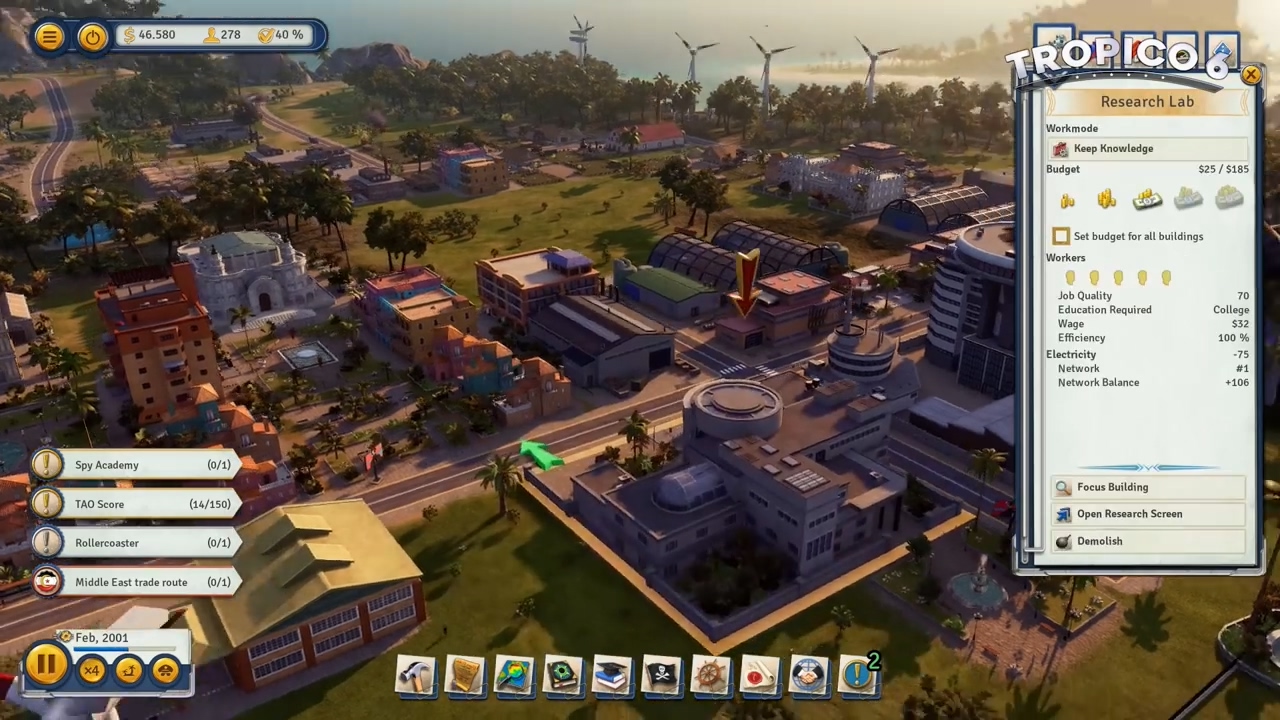View the Middle East trade route task
1280x720 pixels.
(x=135, y=582)
